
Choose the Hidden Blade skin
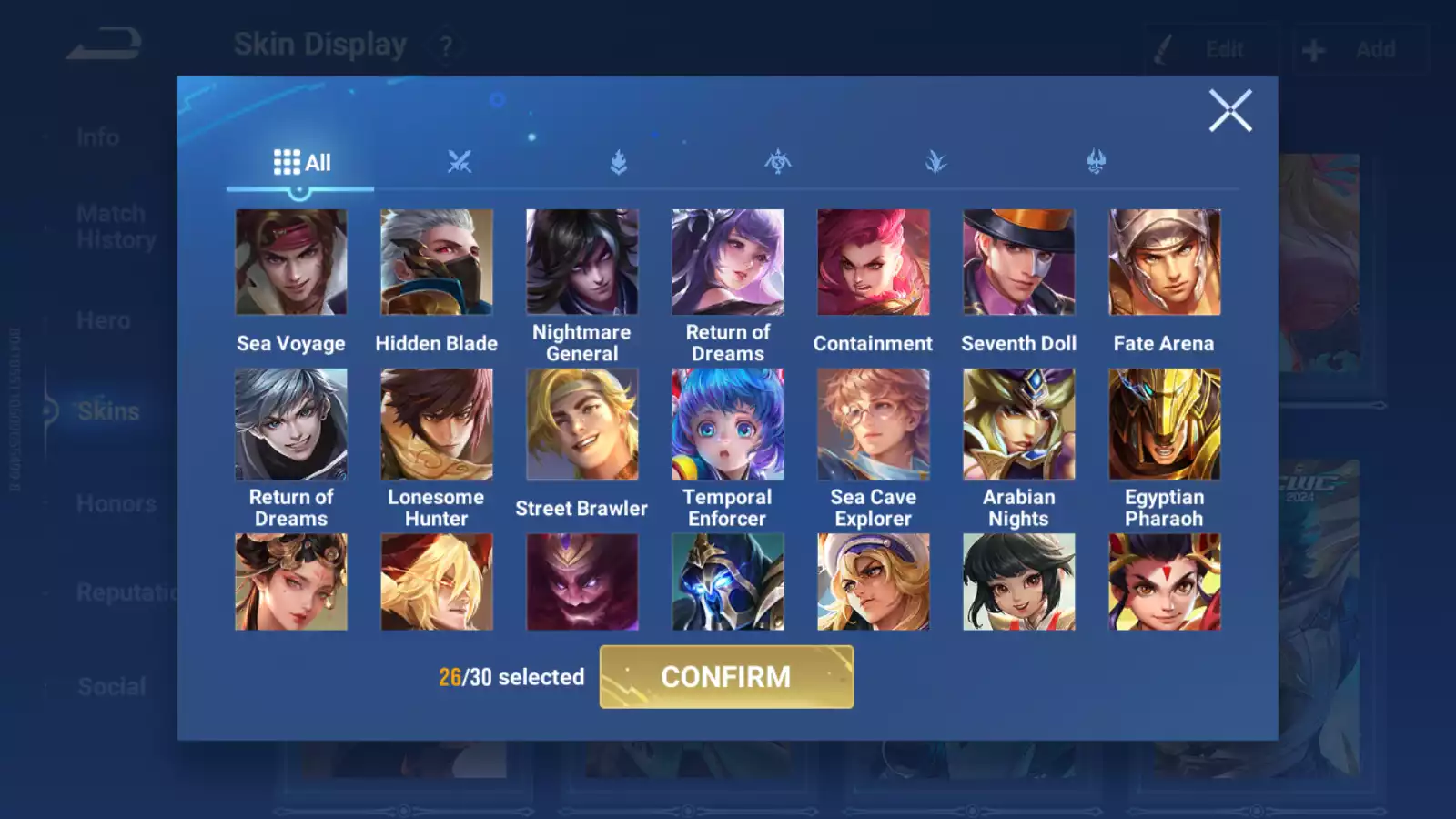tap(437, 262)
